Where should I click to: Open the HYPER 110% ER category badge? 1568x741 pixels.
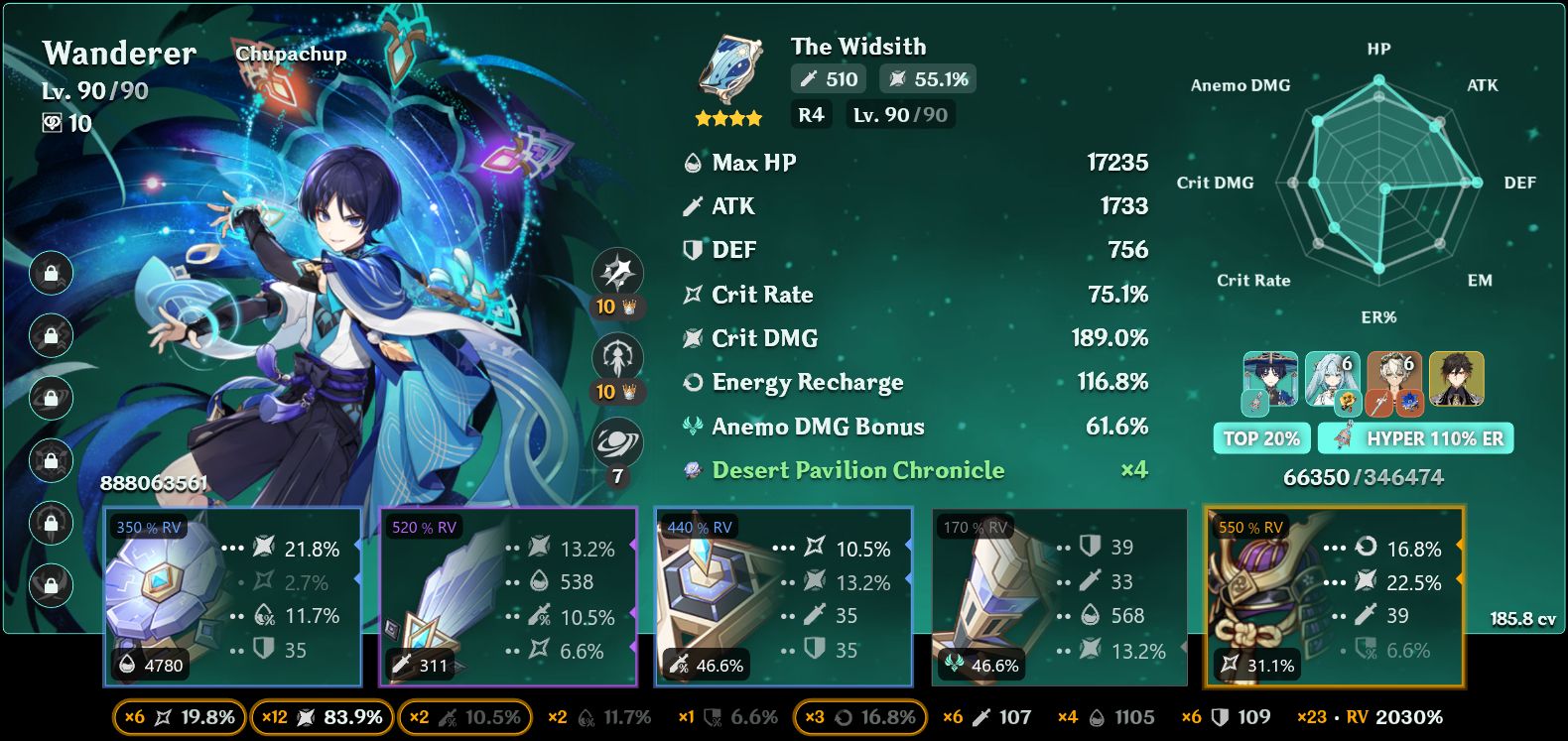(x=1417, y=438)
